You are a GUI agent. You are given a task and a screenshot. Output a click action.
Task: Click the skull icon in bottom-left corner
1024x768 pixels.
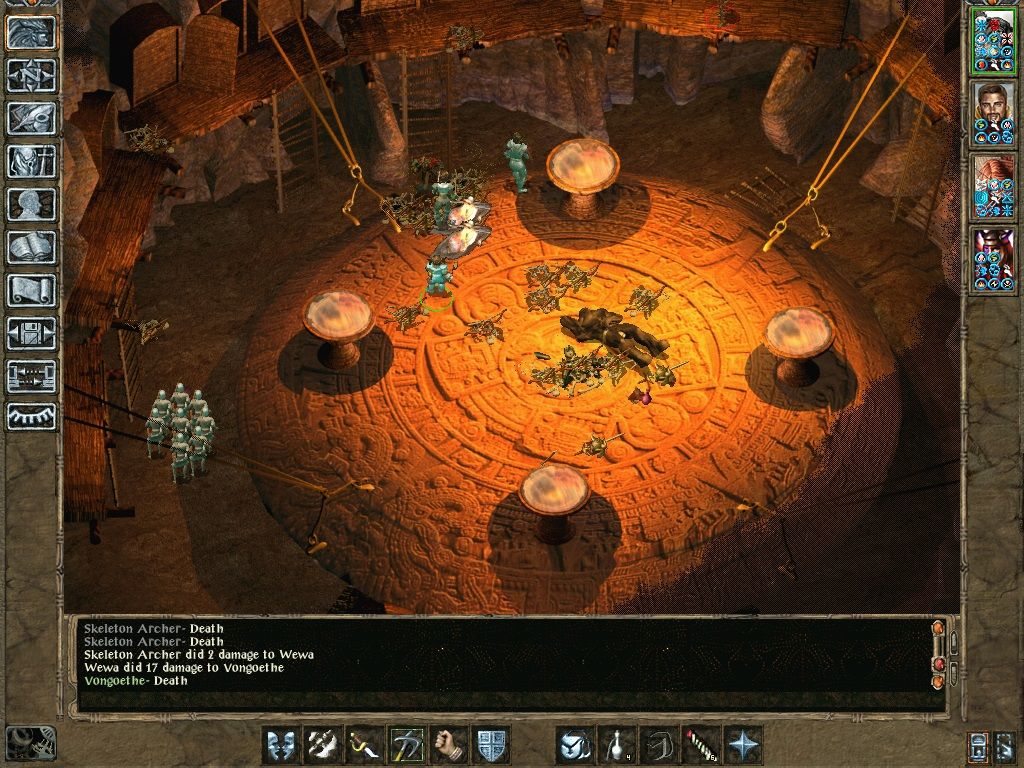(x=30, y=743)
